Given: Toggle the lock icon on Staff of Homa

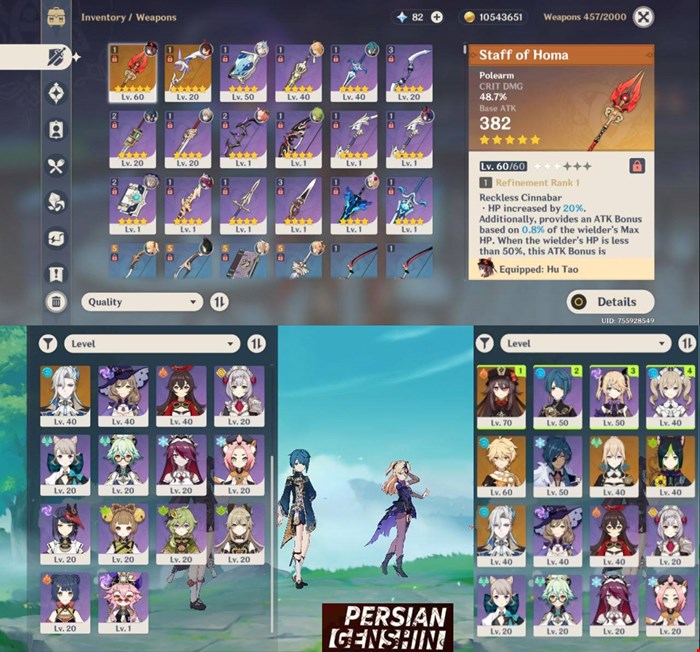Looking at the screenshot, I should click(x=636, y=165).
